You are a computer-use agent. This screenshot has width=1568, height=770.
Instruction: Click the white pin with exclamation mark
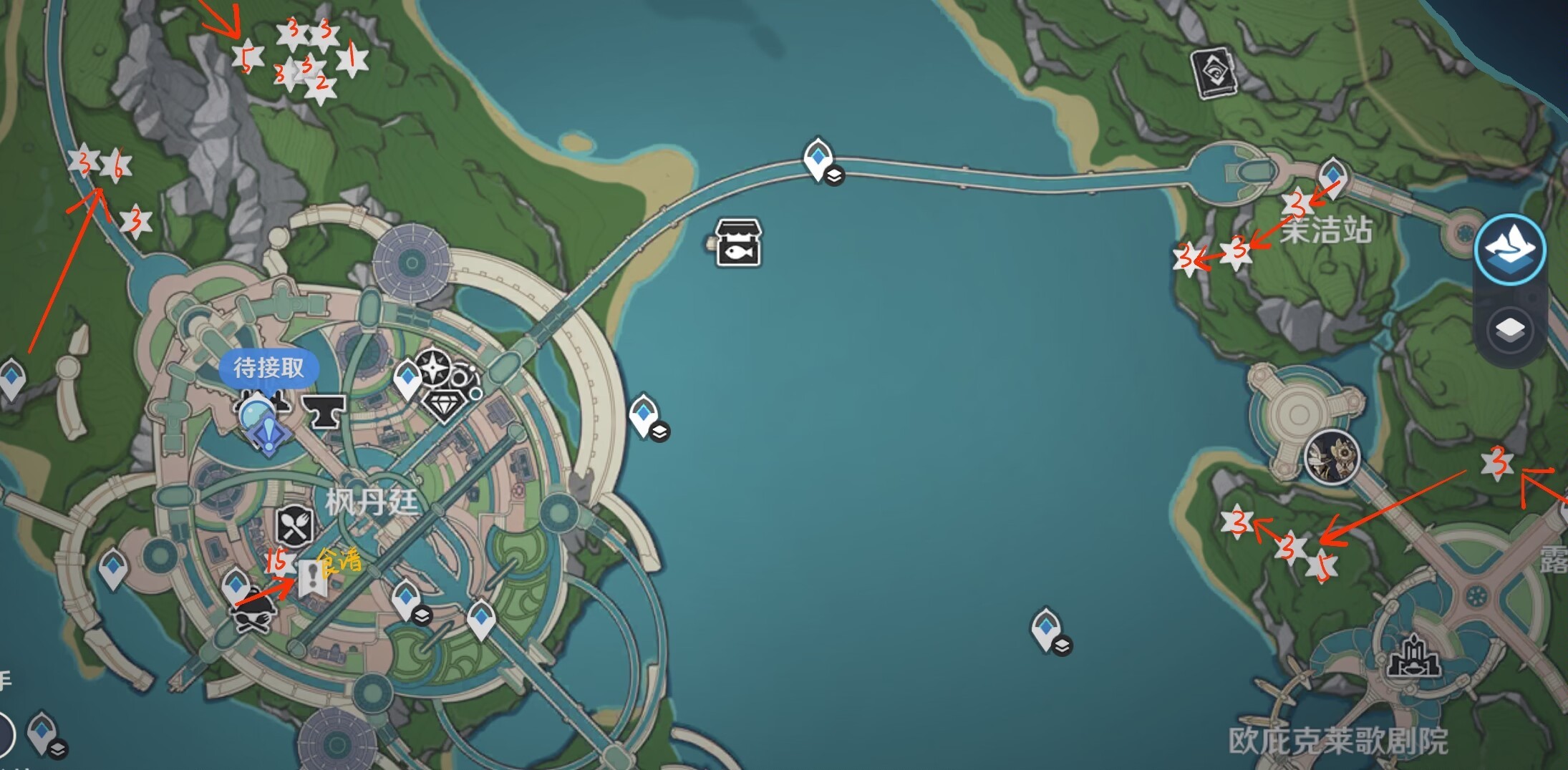(x=312, y=577)
